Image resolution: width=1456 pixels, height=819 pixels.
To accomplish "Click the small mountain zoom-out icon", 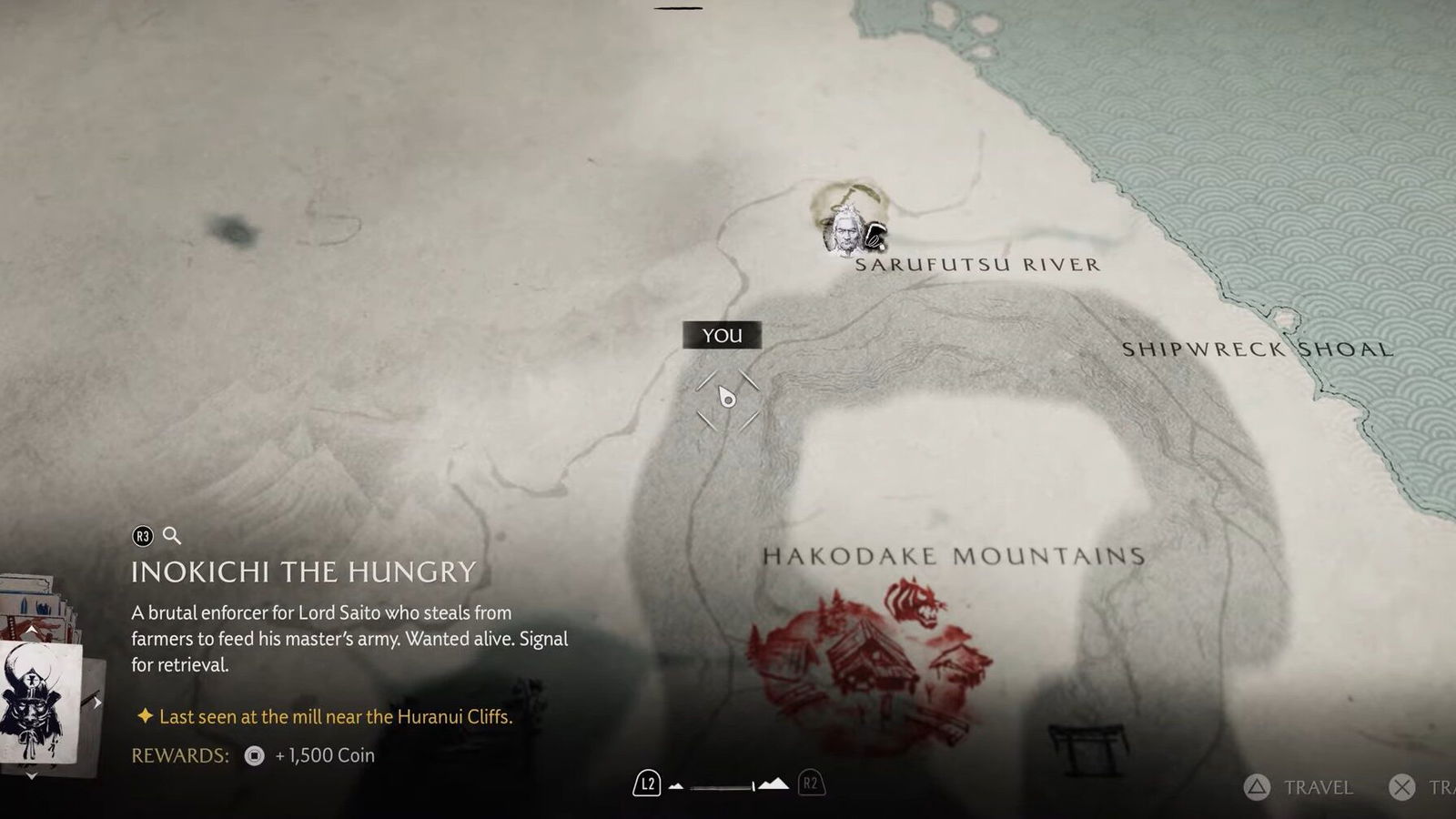I will [x=676, y=785].
